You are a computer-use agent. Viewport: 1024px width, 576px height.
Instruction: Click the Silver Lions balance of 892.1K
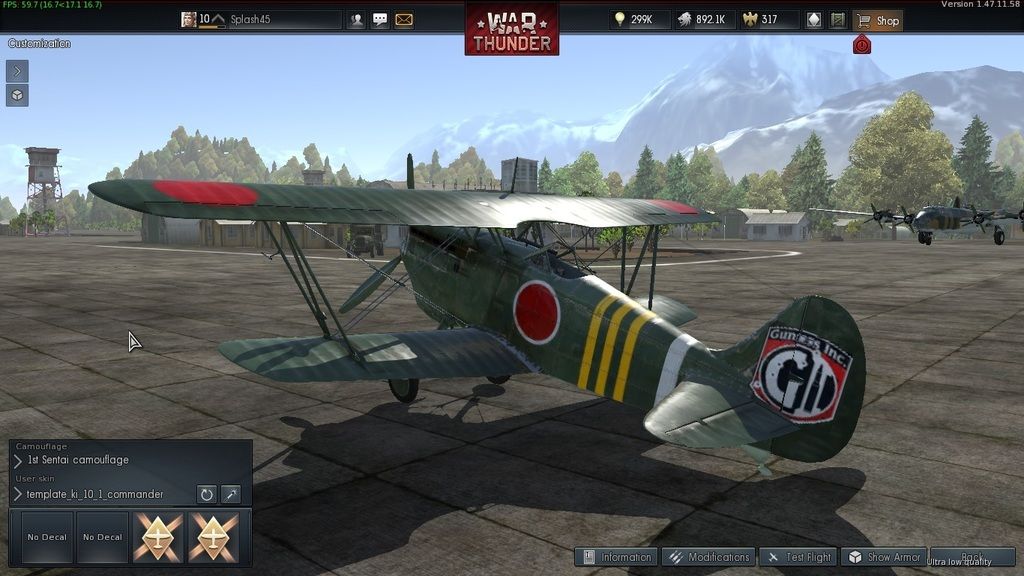(x=701, y=20)
